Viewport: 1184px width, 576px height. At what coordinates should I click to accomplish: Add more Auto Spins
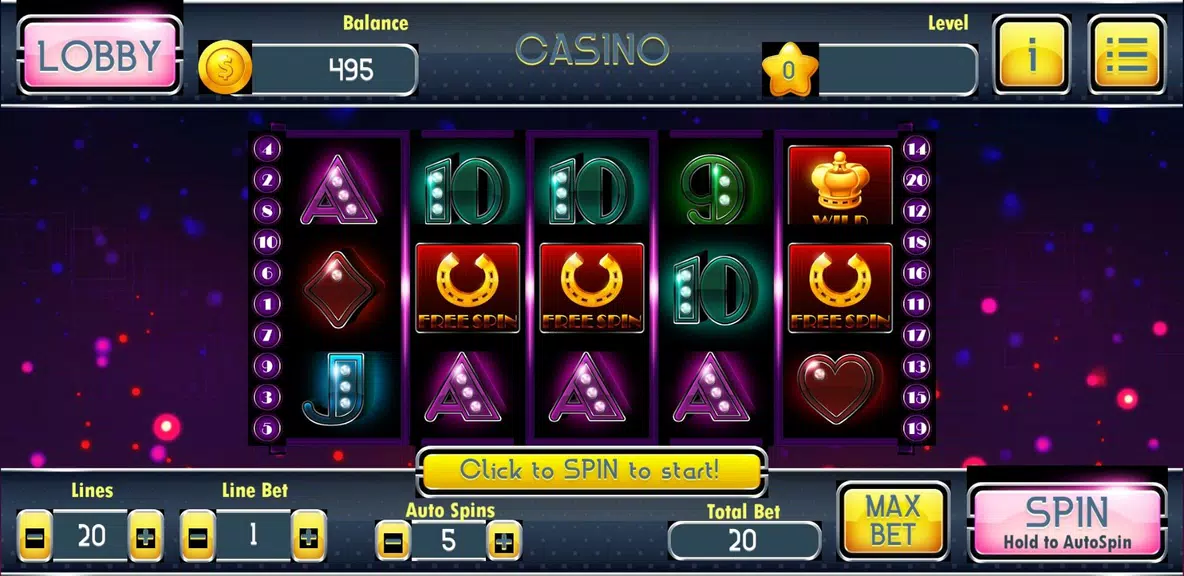(x=503, y=542)
